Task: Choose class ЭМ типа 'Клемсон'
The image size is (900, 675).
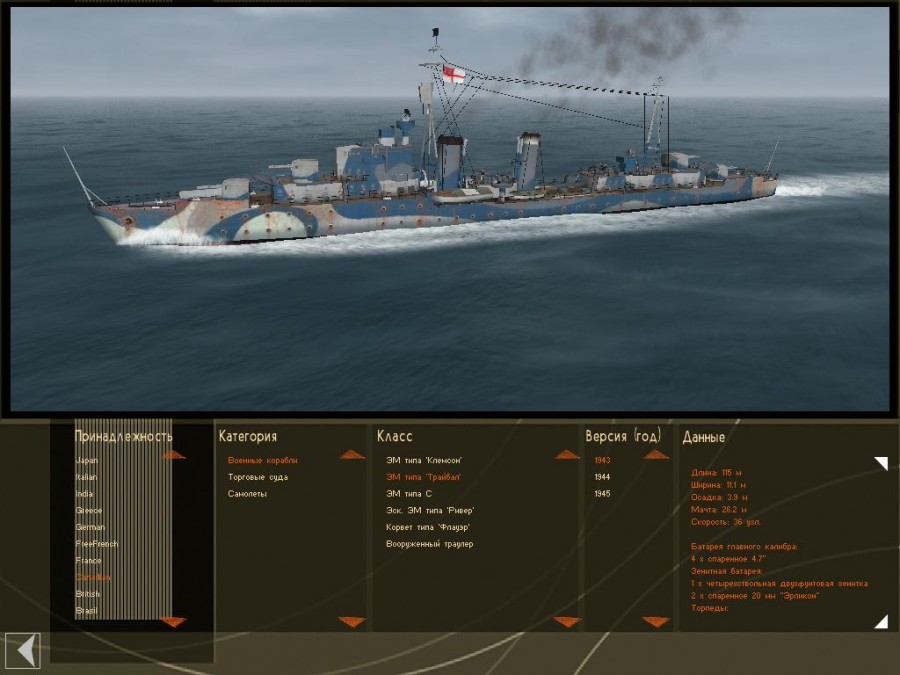Action: [x=424, y=460]
